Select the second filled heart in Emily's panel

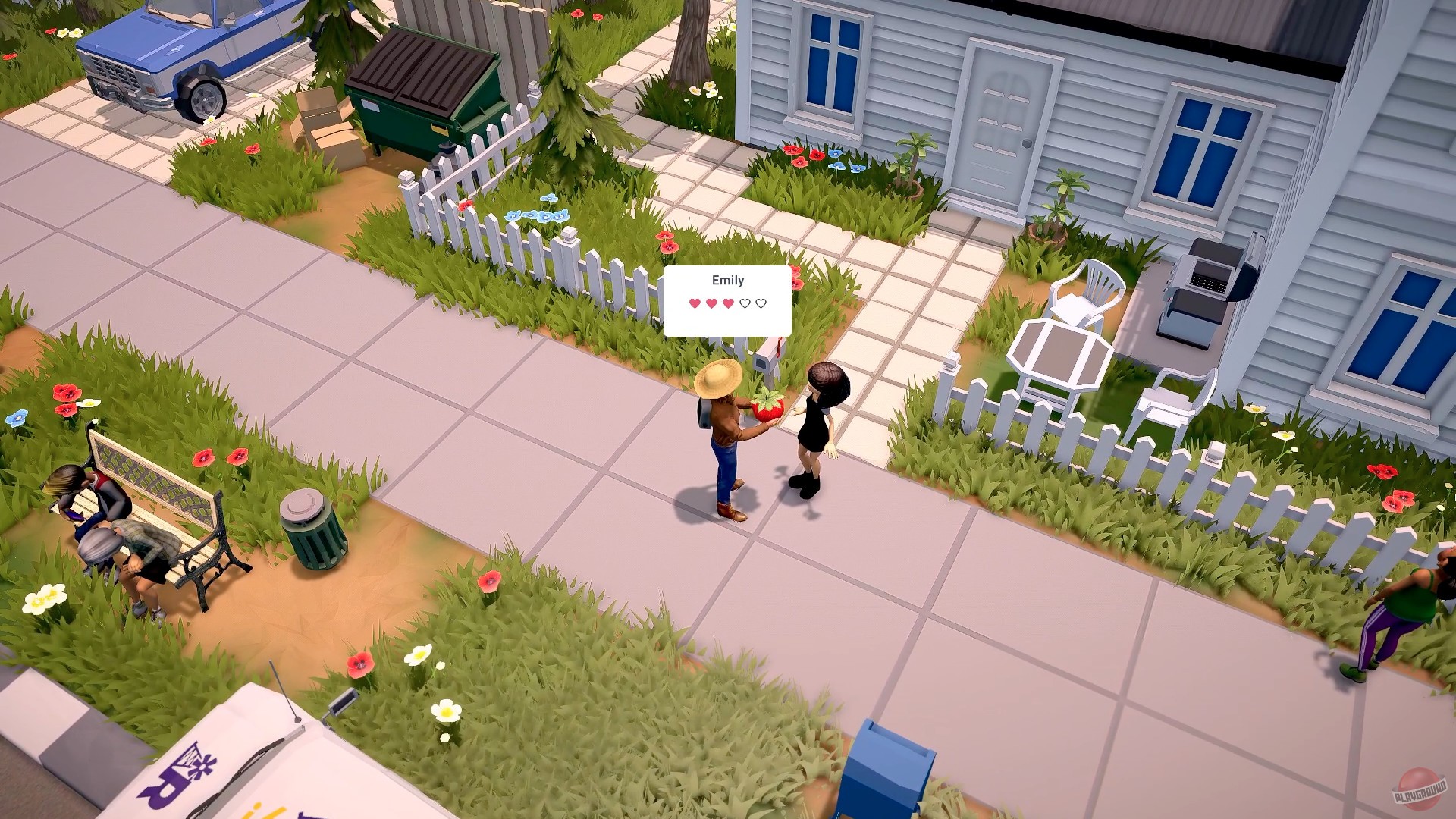[x=711, y=303]
